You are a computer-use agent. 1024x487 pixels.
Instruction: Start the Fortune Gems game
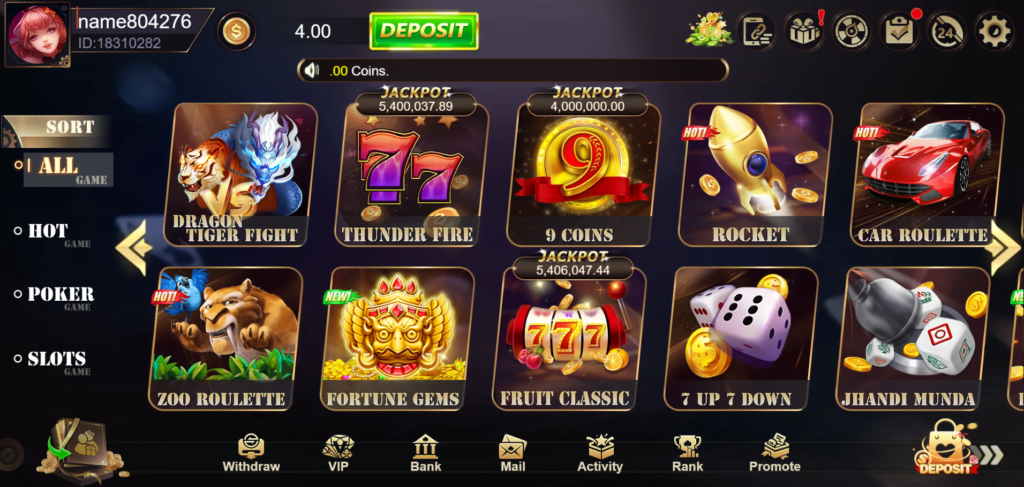click(x=397, y=338)
